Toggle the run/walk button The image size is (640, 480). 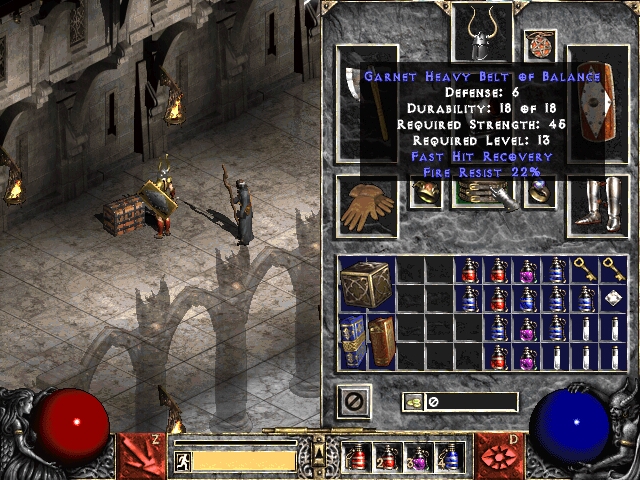[x=183, y=460]
